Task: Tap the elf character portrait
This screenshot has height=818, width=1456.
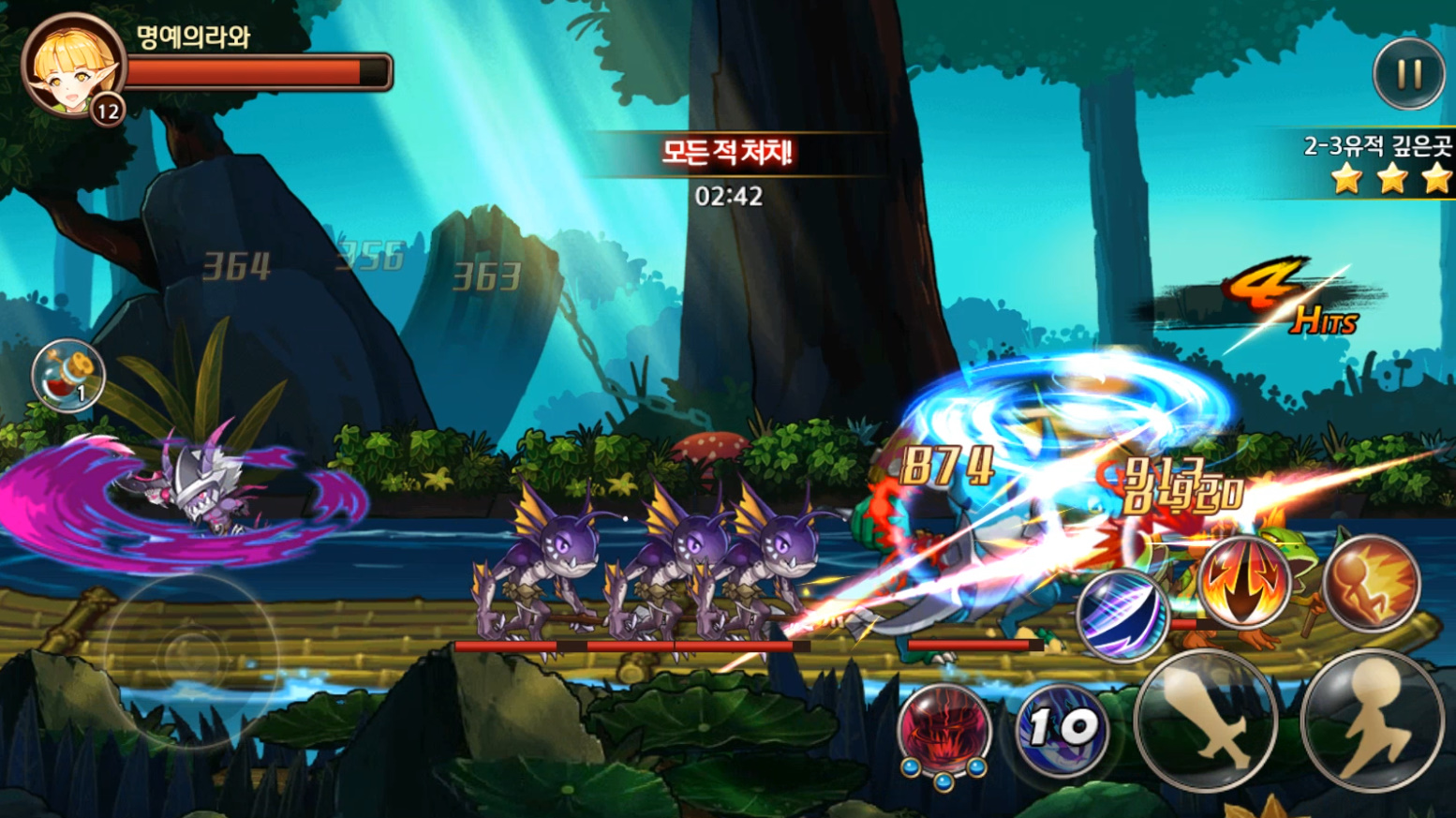Action: pyautogui.click(x=72, y=66)
